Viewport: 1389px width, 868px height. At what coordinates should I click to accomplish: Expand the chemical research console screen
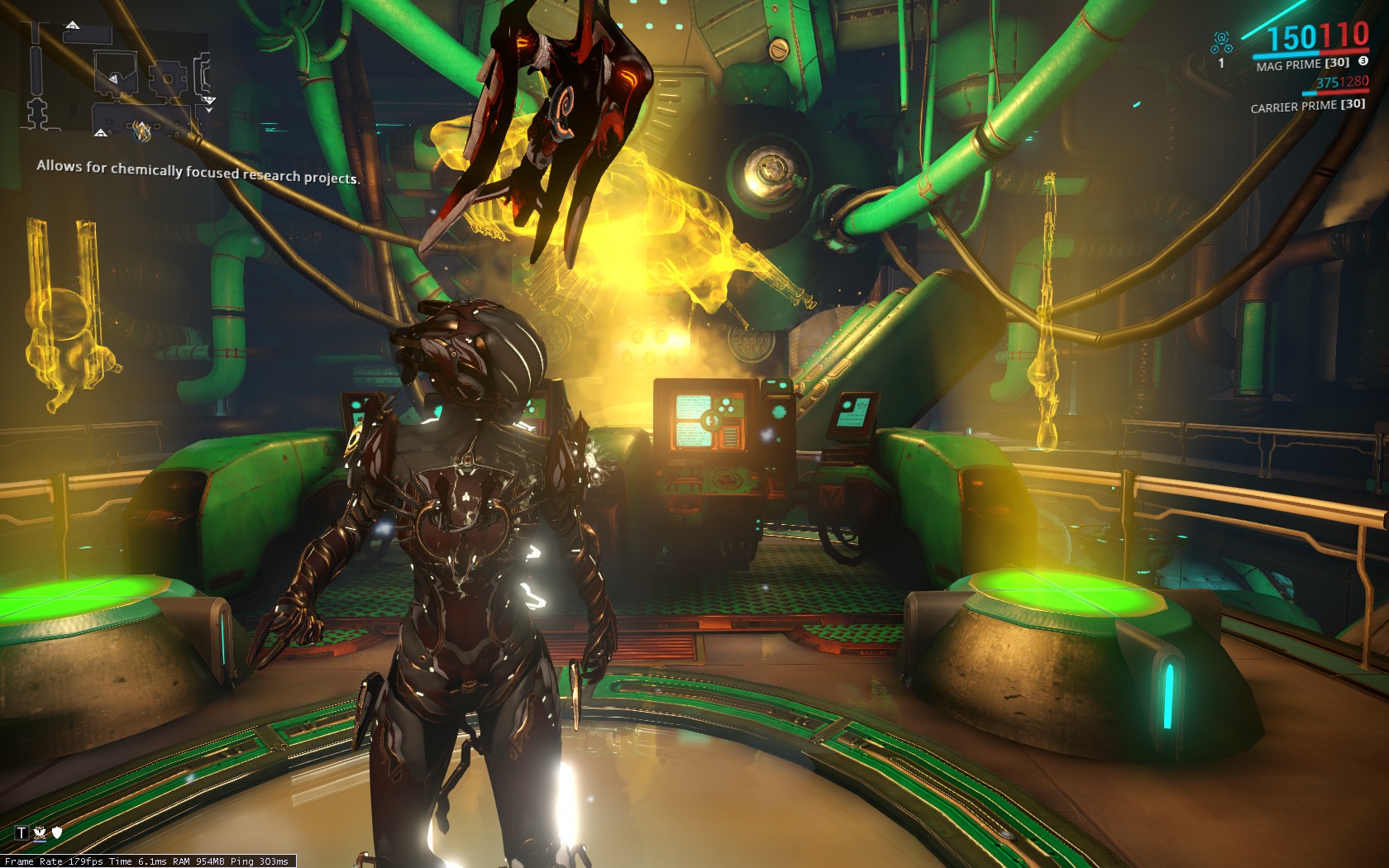[x=707, y=422]
